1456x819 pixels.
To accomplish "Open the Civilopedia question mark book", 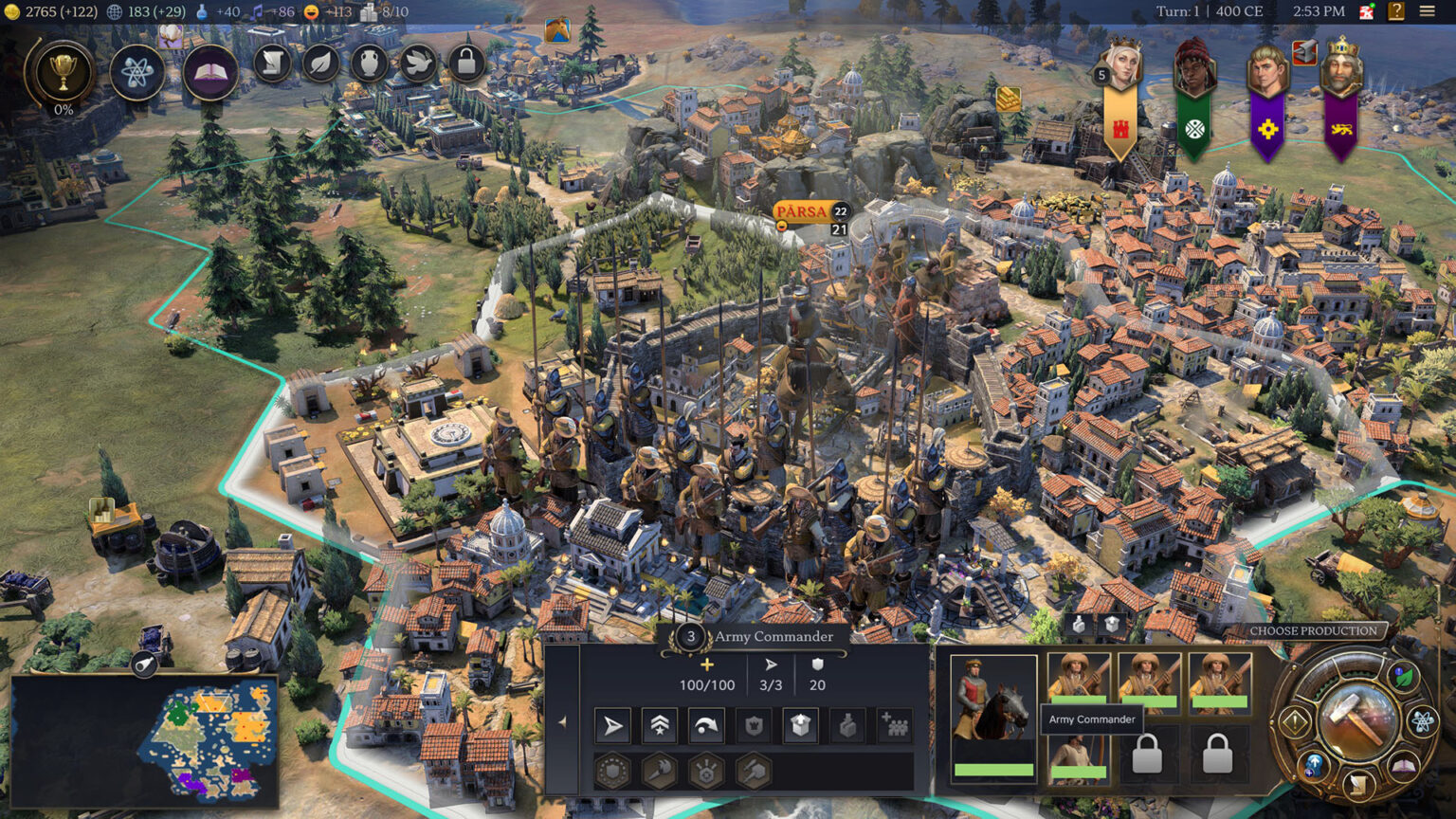I will [1395, 11].
